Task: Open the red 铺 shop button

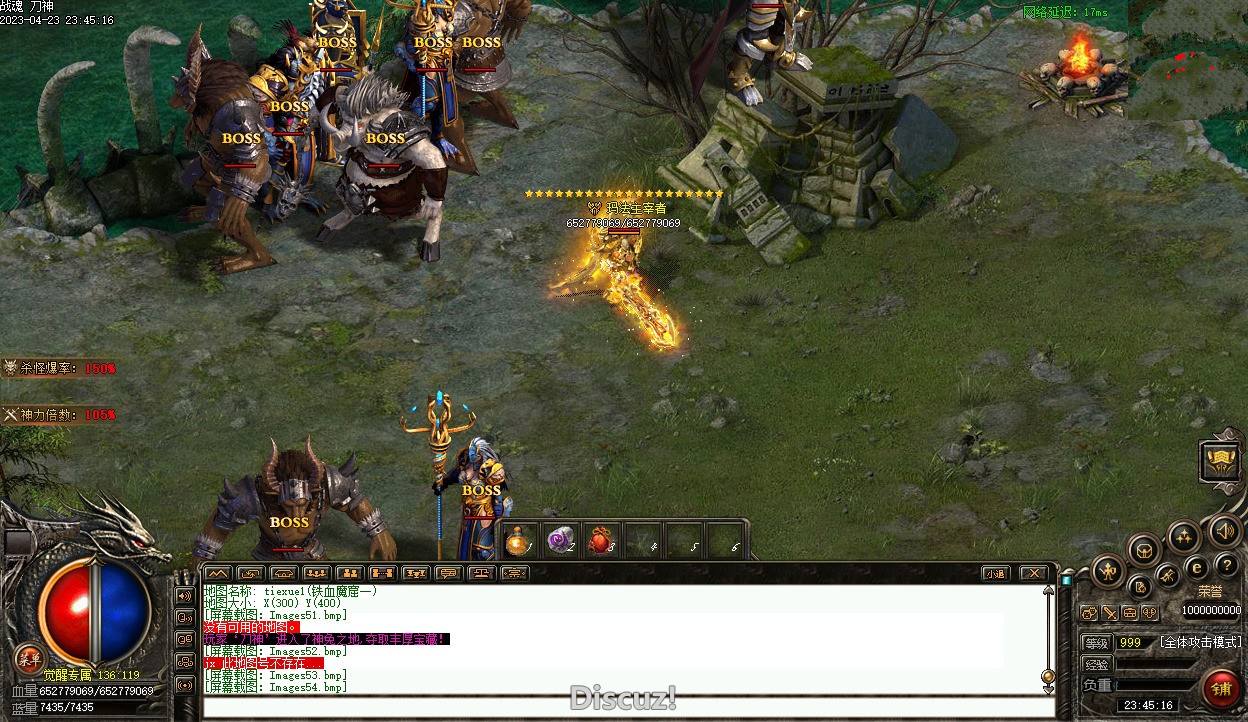Action: (x=1221, y=687)
